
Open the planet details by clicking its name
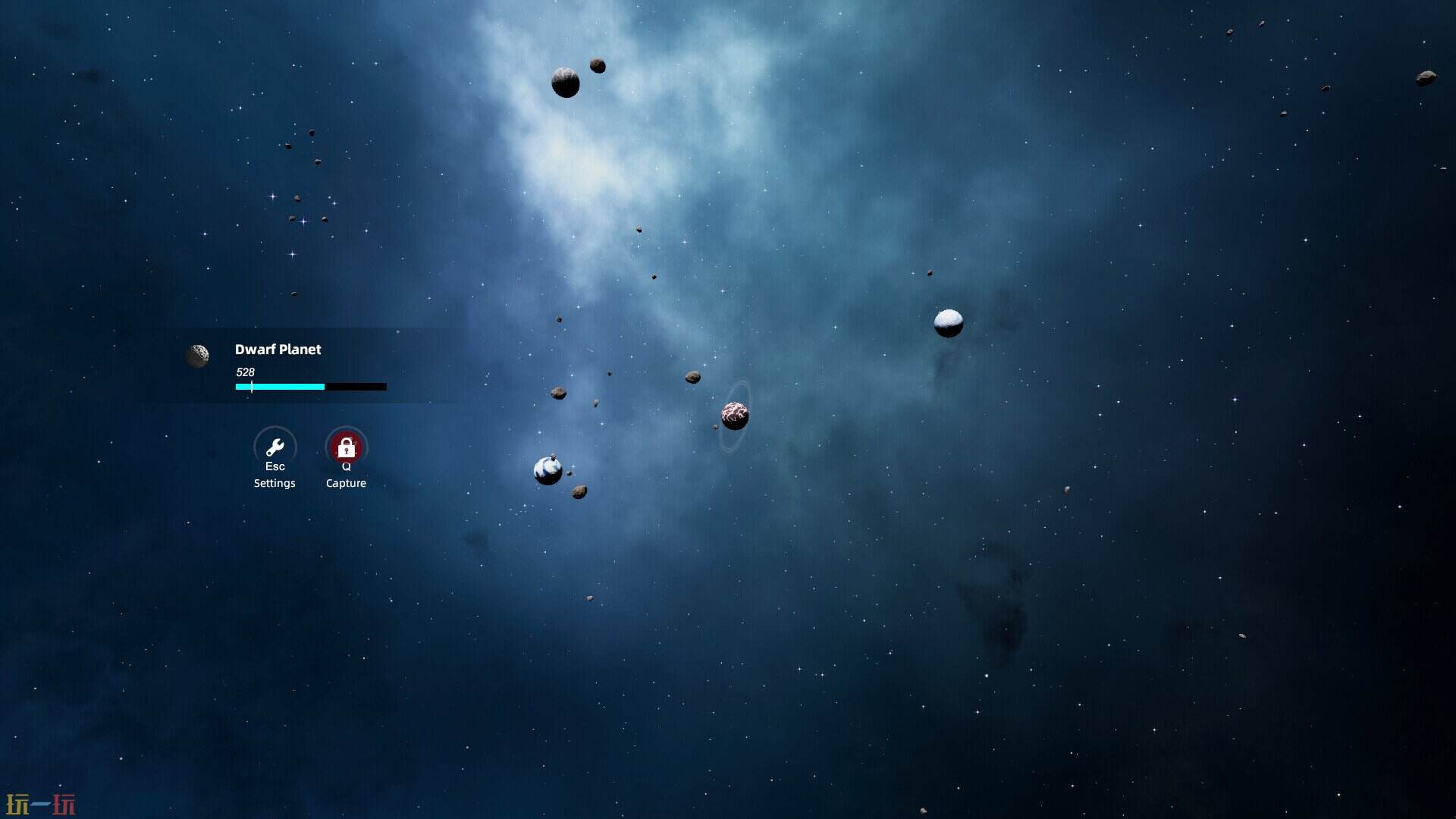278,350
